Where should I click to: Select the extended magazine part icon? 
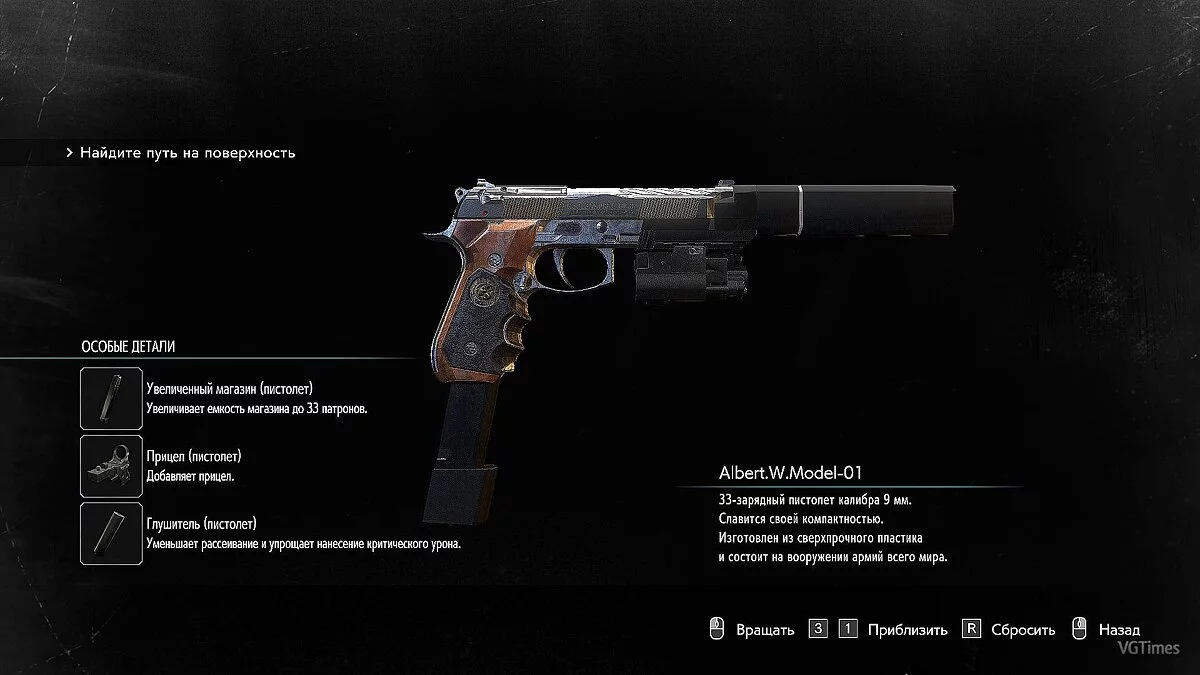(x=112, y=398)
